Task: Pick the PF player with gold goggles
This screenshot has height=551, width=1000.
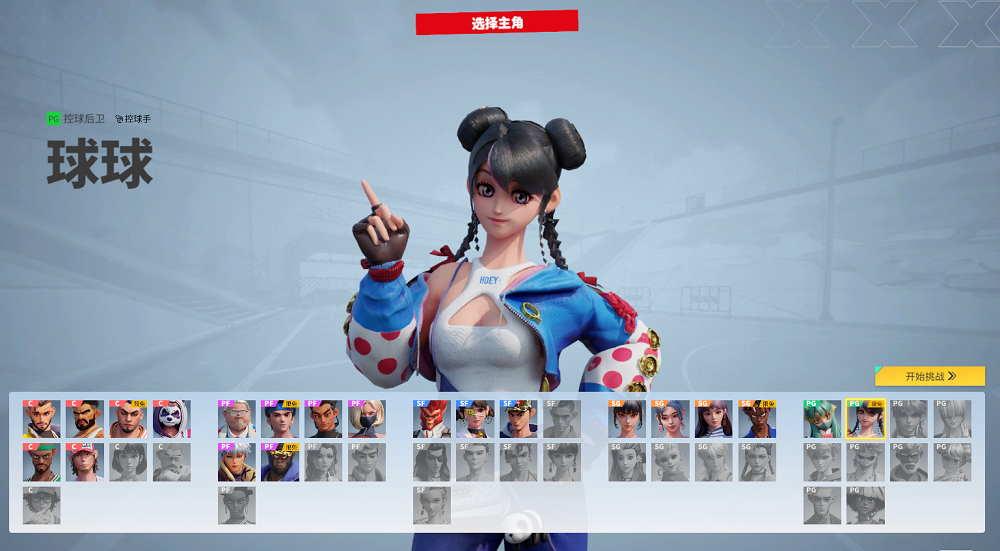Action: [x=280, y=462]
